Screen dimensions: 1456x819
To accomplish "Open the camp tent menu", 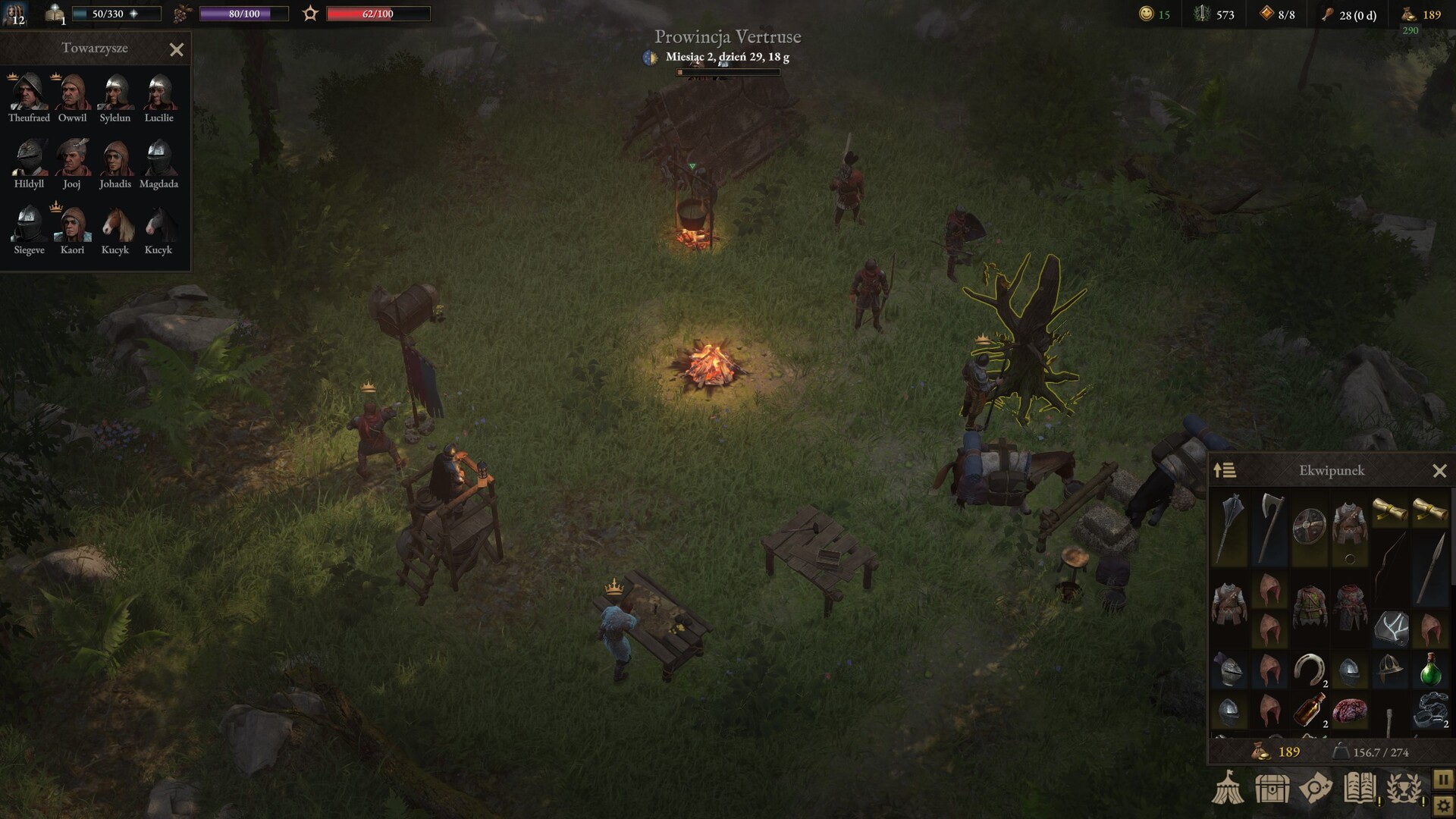I will click(1227, 788).
